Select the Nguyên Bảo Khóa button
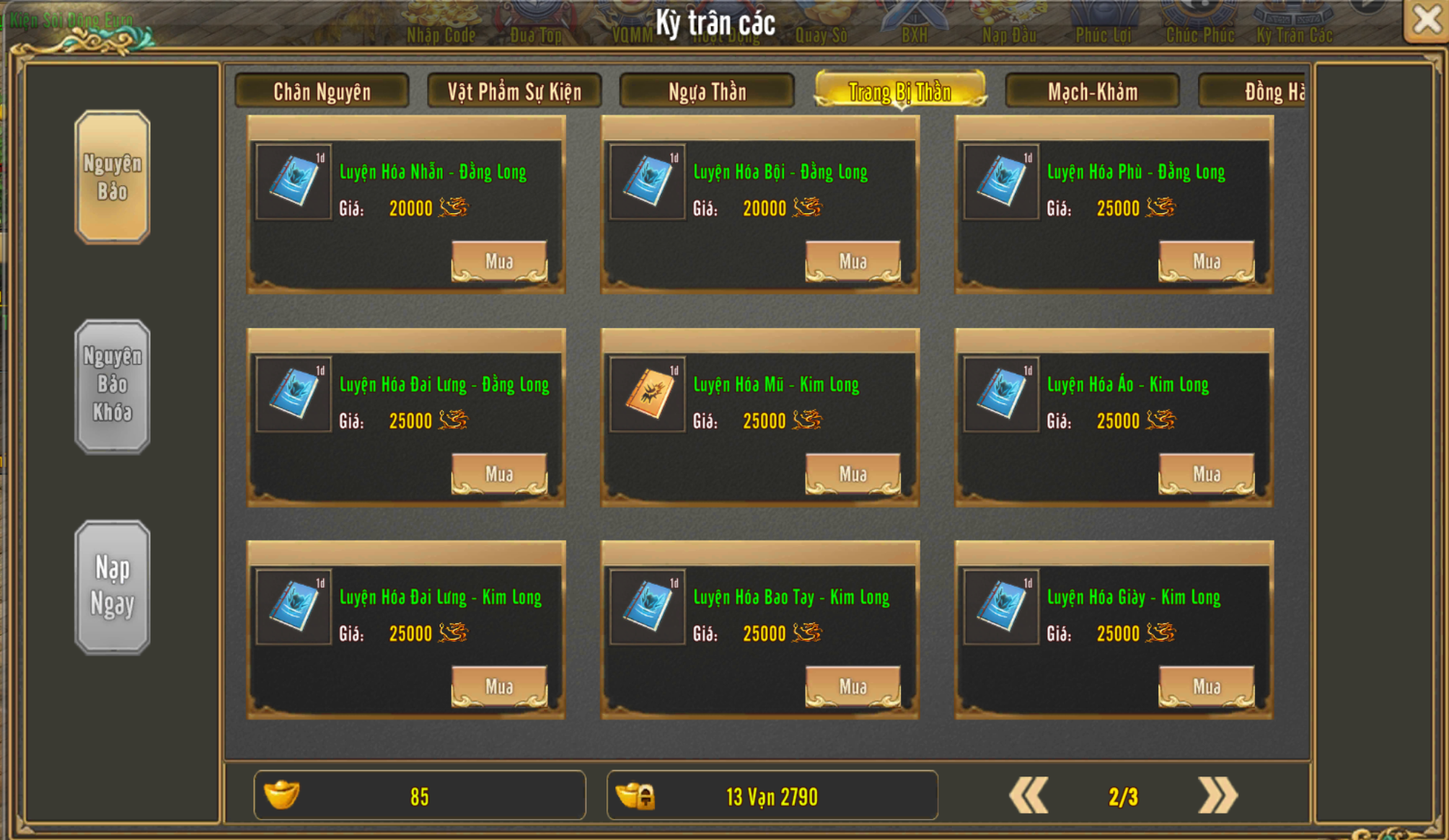Image resolution: width=1449 pixels, height=840 pixels. [113, 385]
